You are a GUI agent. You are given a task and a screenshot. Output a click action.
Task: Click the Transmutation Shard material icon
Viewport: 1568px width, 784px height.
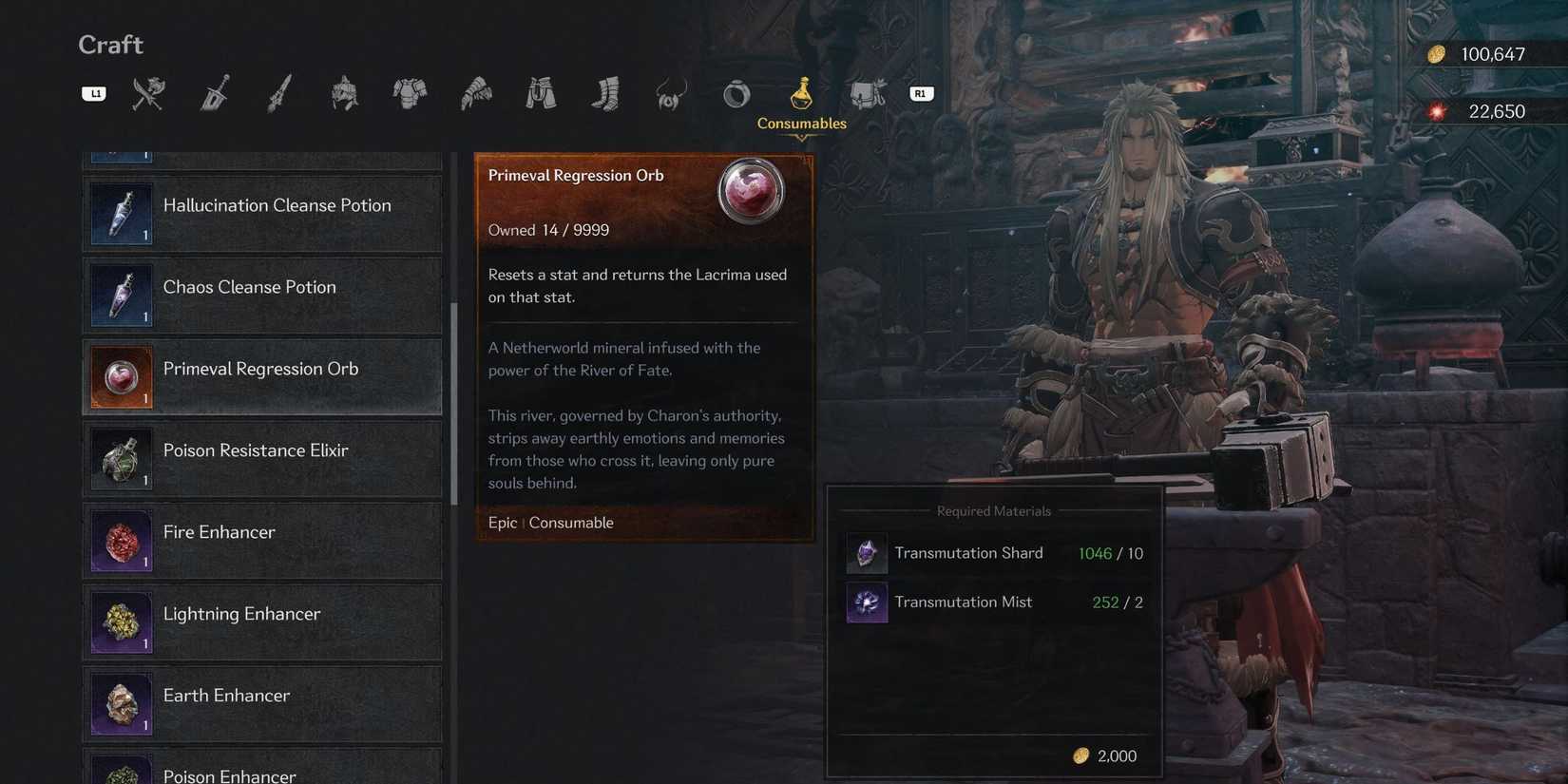866,552
